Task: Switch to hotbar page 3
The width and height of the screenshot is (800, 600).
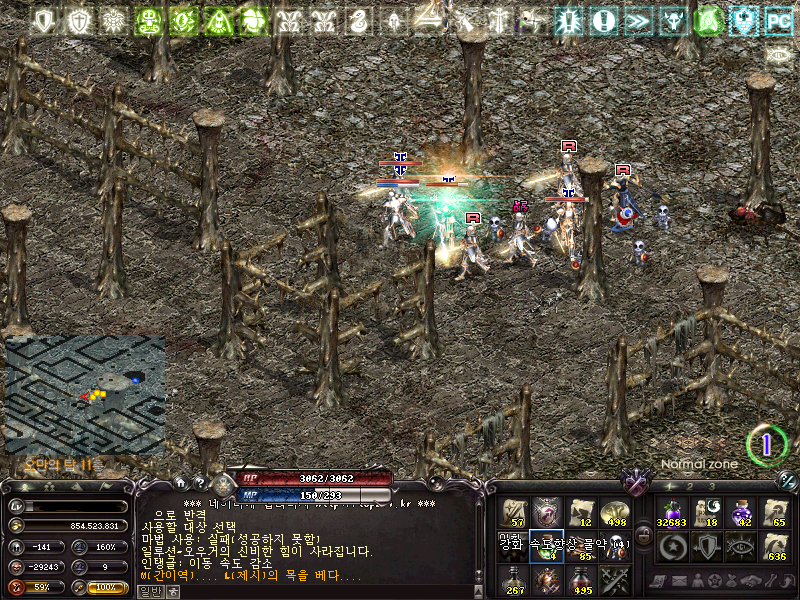Action: [711, 486]
